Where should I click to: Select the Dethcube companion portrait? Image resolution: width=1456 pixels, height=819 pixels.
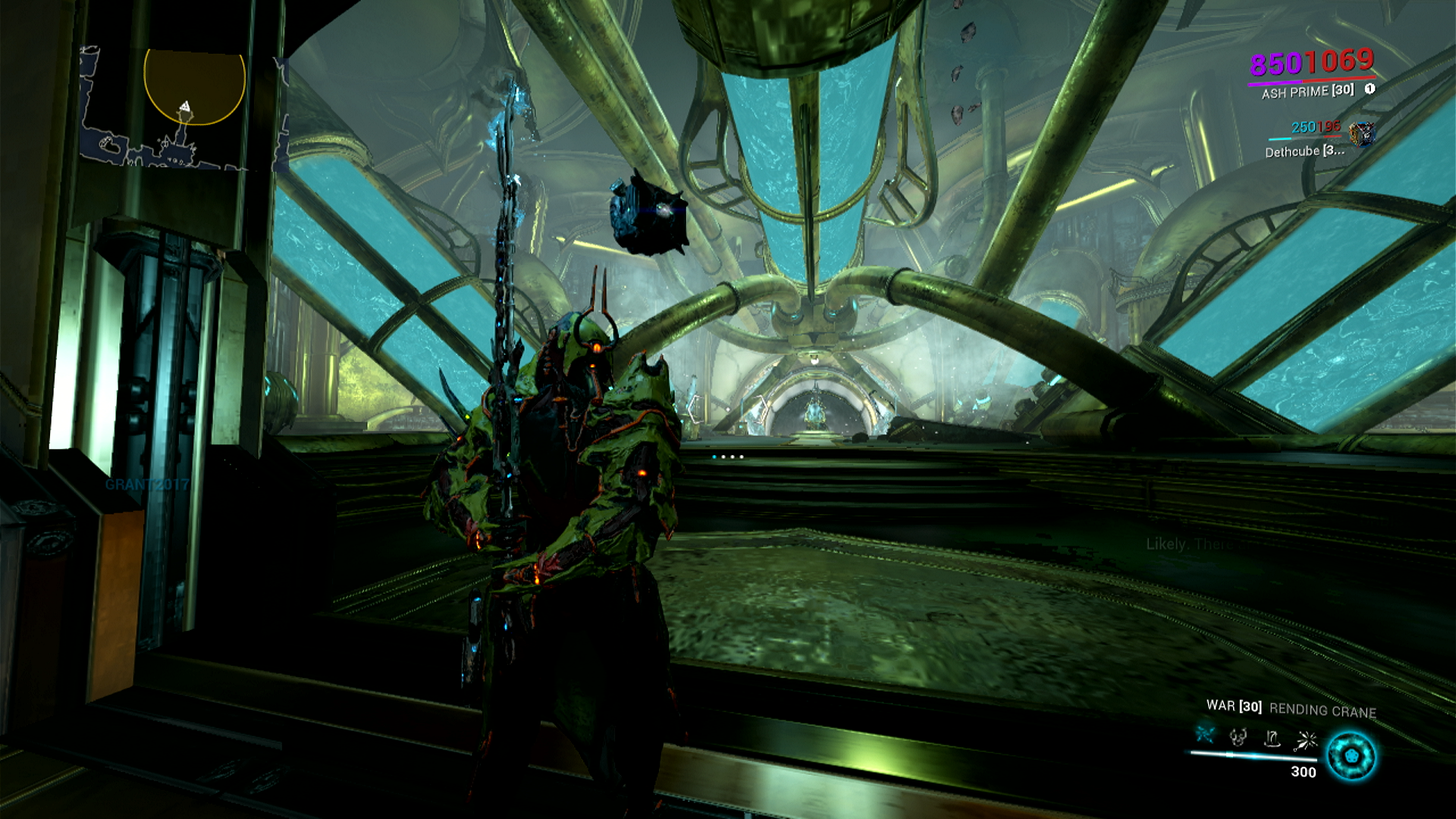point(1362,134)
